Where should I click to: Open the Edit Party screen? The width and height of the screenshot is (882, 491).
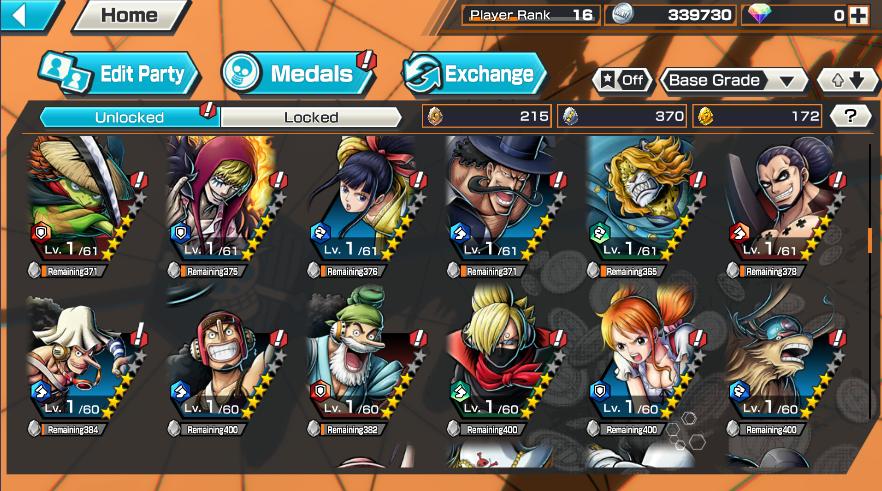[x=118, y=73]
